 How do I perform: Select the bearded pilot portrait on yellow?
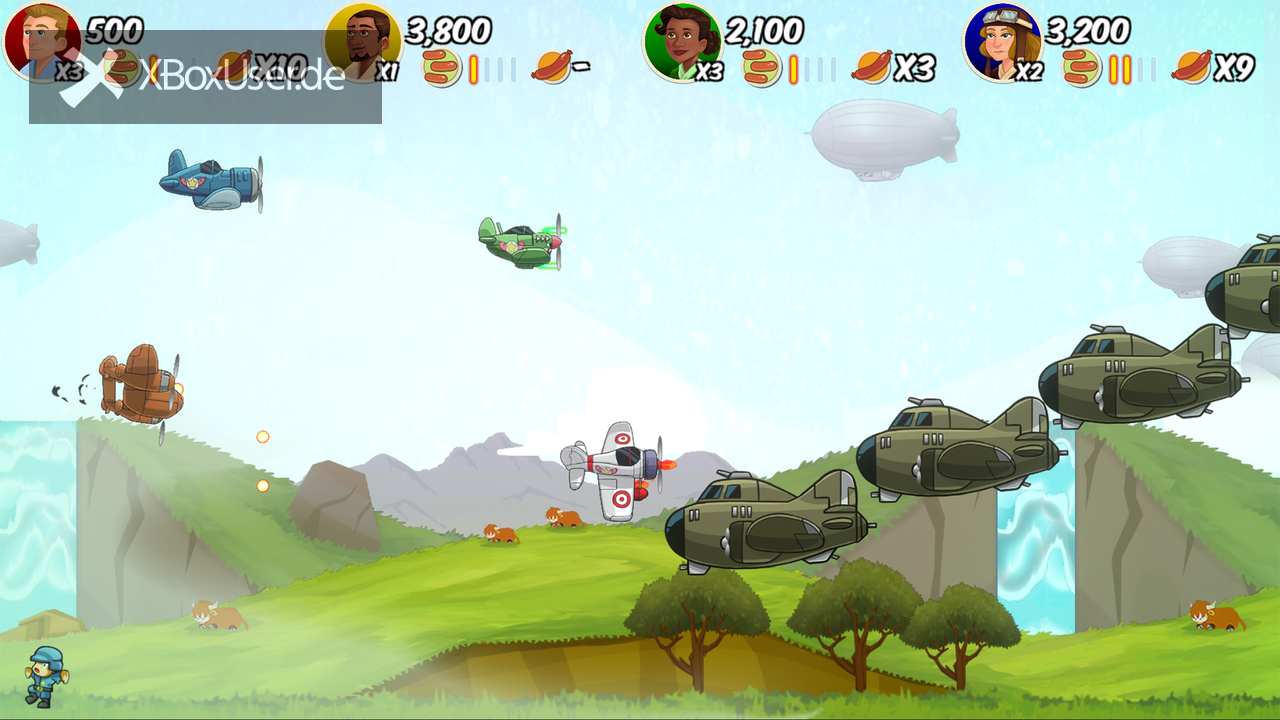[x=363, y=42]
